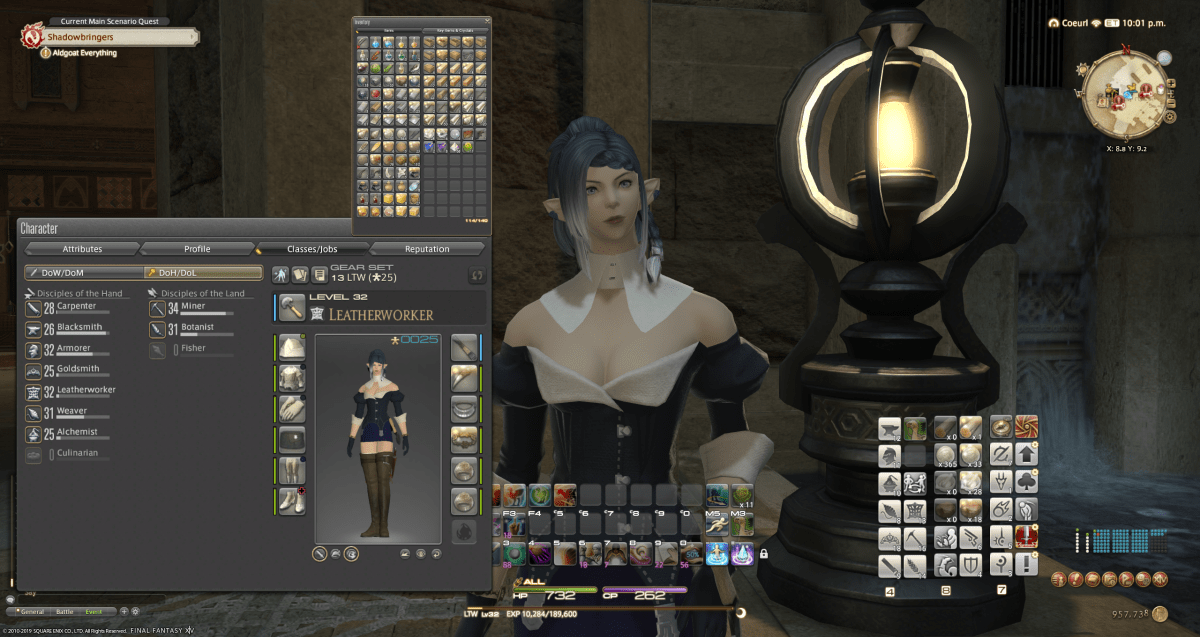The image size is (1200, 637).
Task: Select the DoW/DoM class category
Action: point(83,272)
